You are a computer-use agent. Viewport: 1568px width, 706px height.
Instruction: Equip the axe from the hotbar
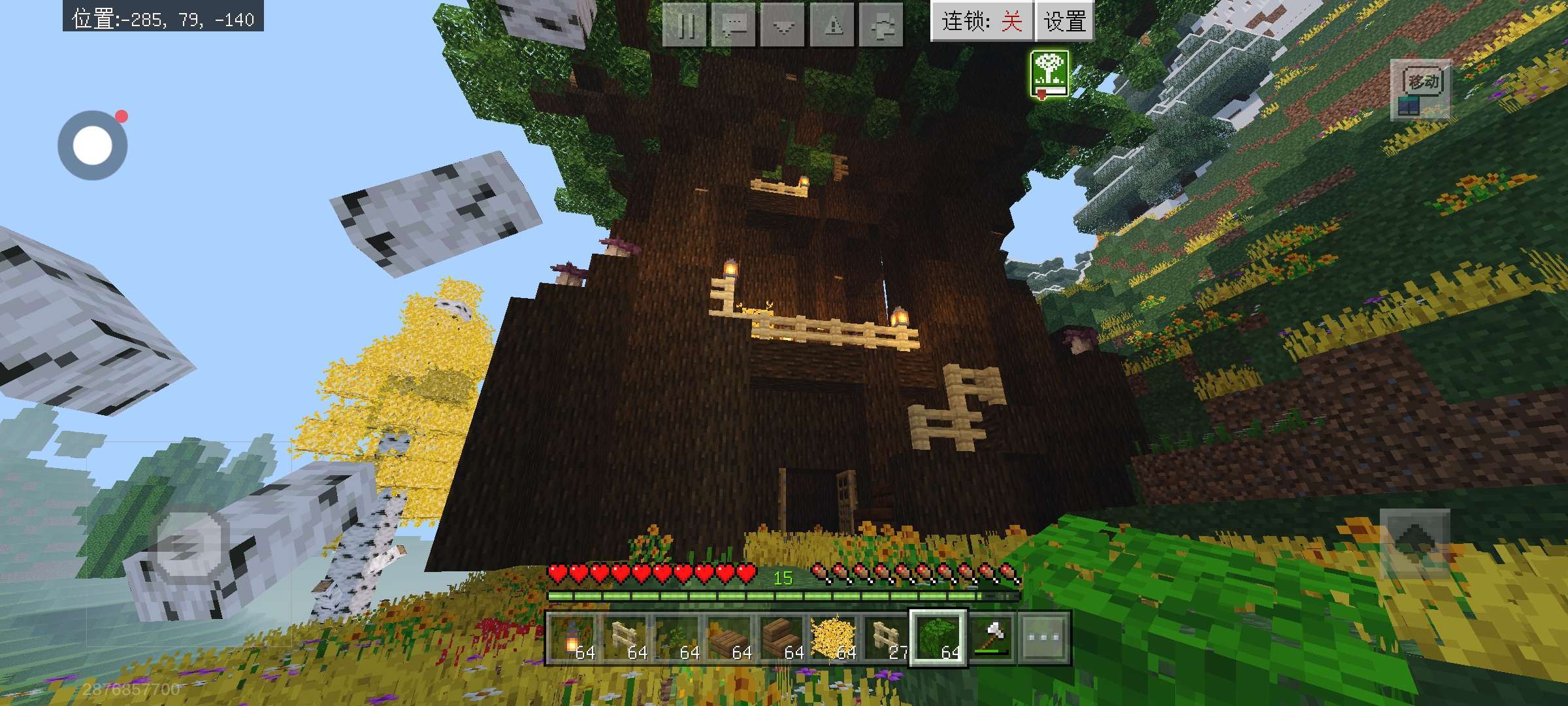click(x=991, y=638)
